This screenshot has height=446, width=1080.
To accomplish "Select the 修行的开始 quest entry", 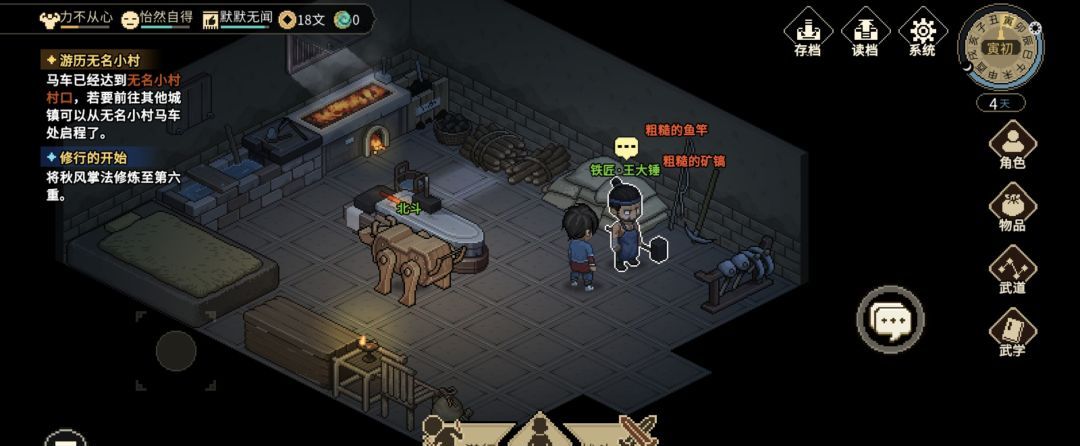I will click(87, 157).
